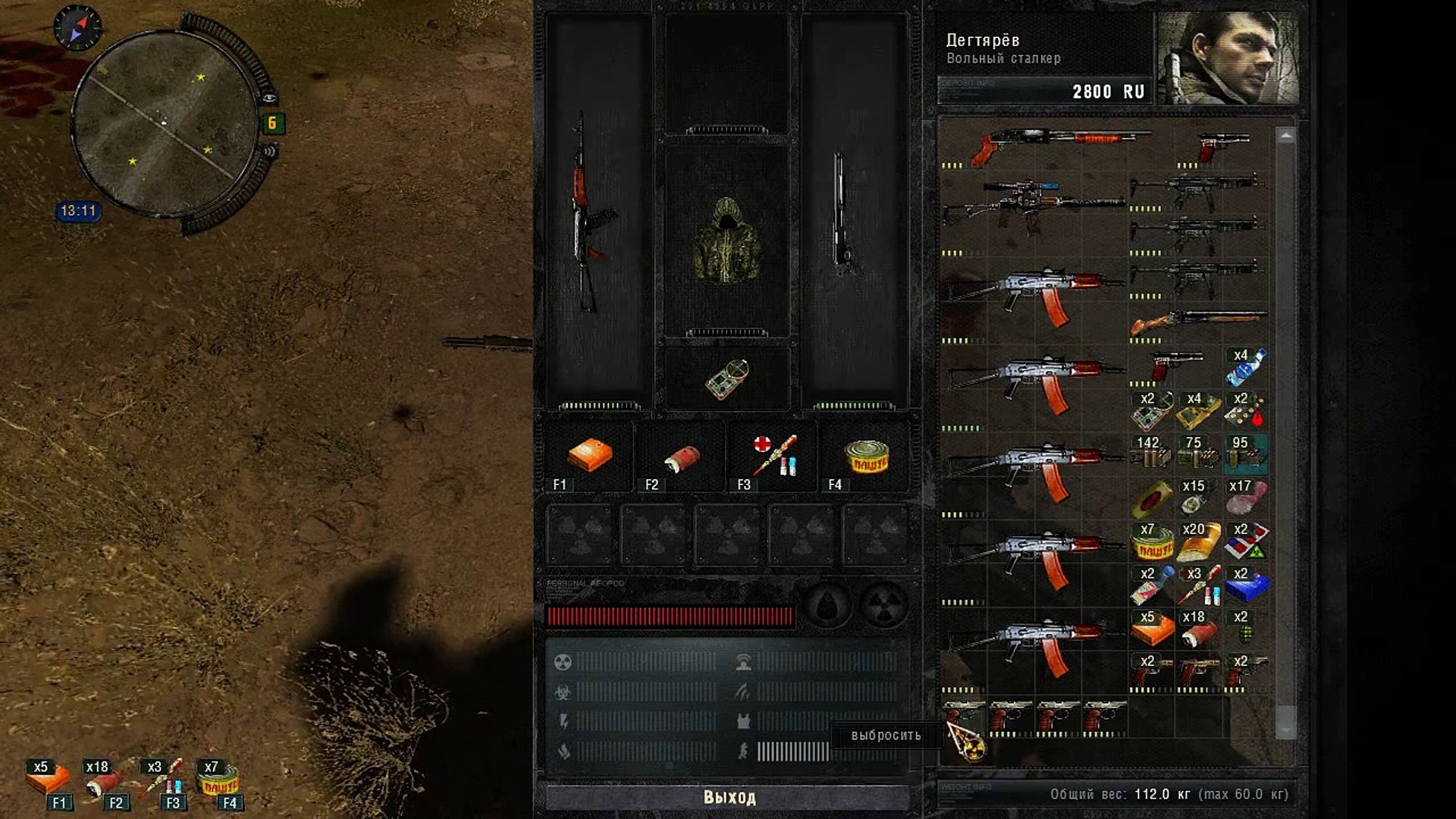1456x819 pixels.
Task: Select the equipped detector below the suit
Action: coord(726,378)
